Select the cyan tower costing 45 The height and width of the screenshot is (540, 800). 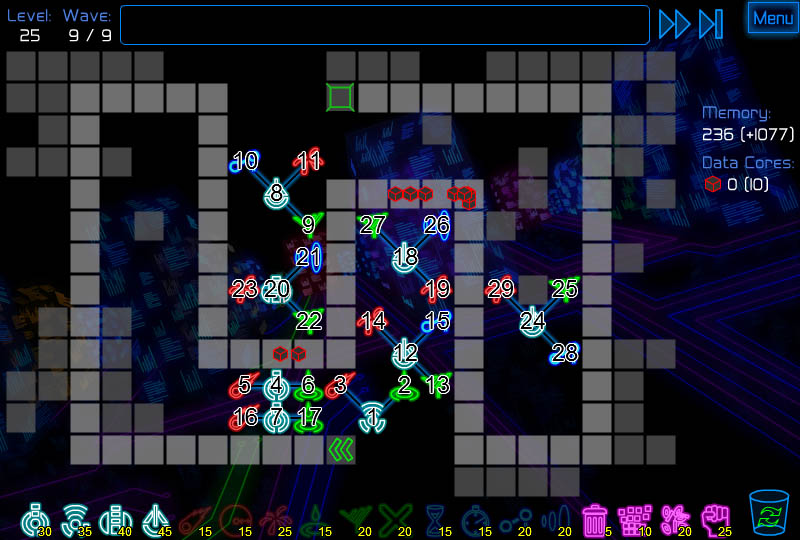point(154,519)
